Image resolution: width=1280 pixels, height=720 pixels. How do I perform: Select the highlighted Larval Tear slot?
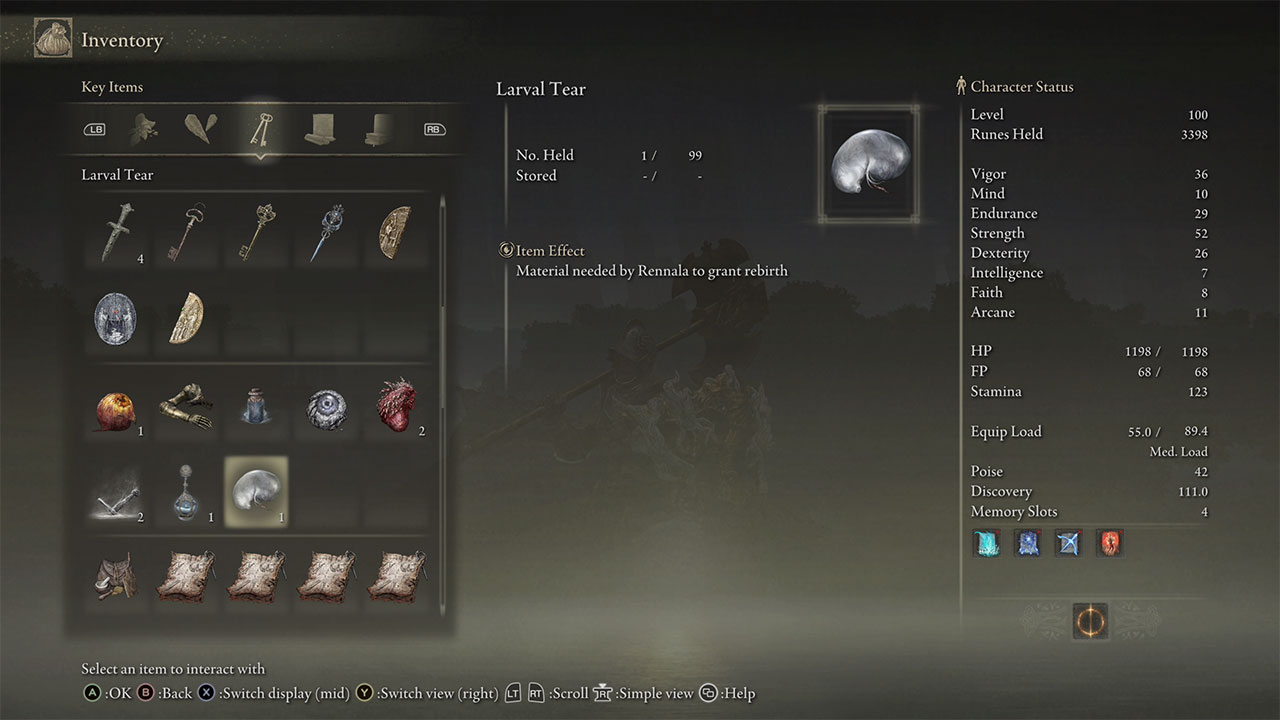coord(256,491)
